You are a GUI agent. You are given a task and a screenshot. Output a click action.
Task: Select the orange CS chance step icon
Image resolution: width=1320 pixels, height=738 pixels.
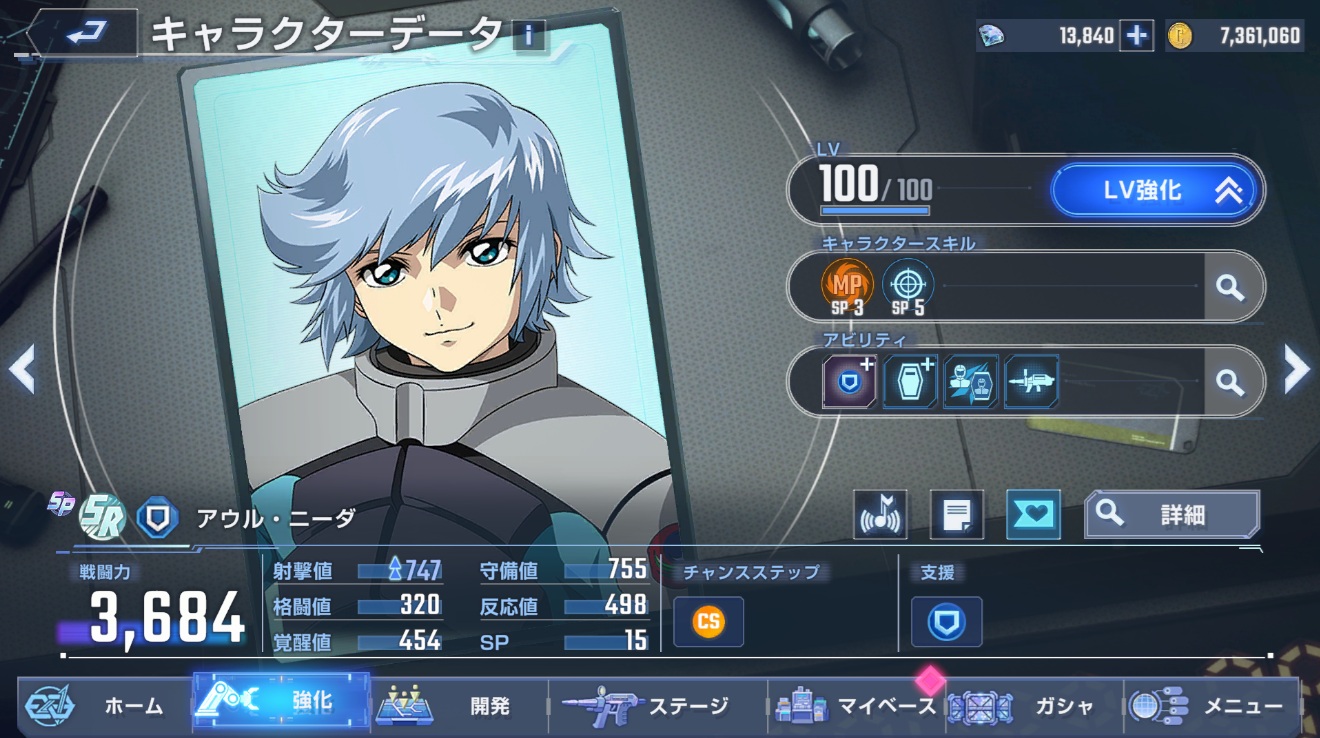tap(708, 621)
